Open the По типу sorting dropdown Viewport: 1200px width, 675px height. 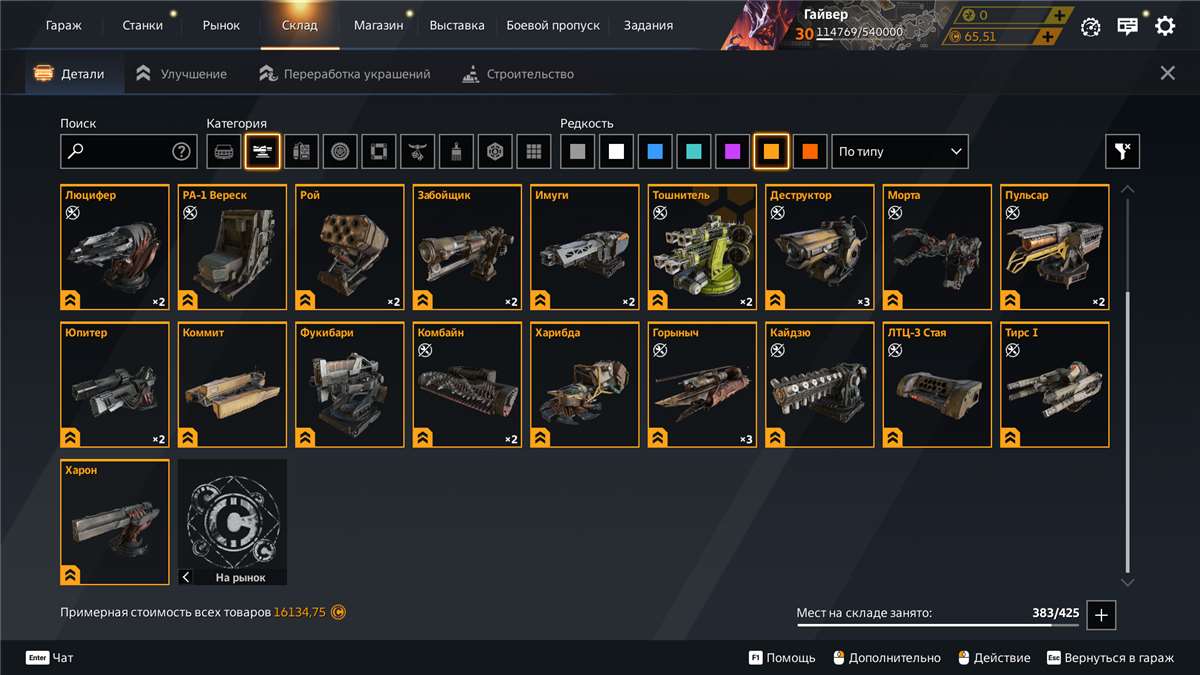900,152
